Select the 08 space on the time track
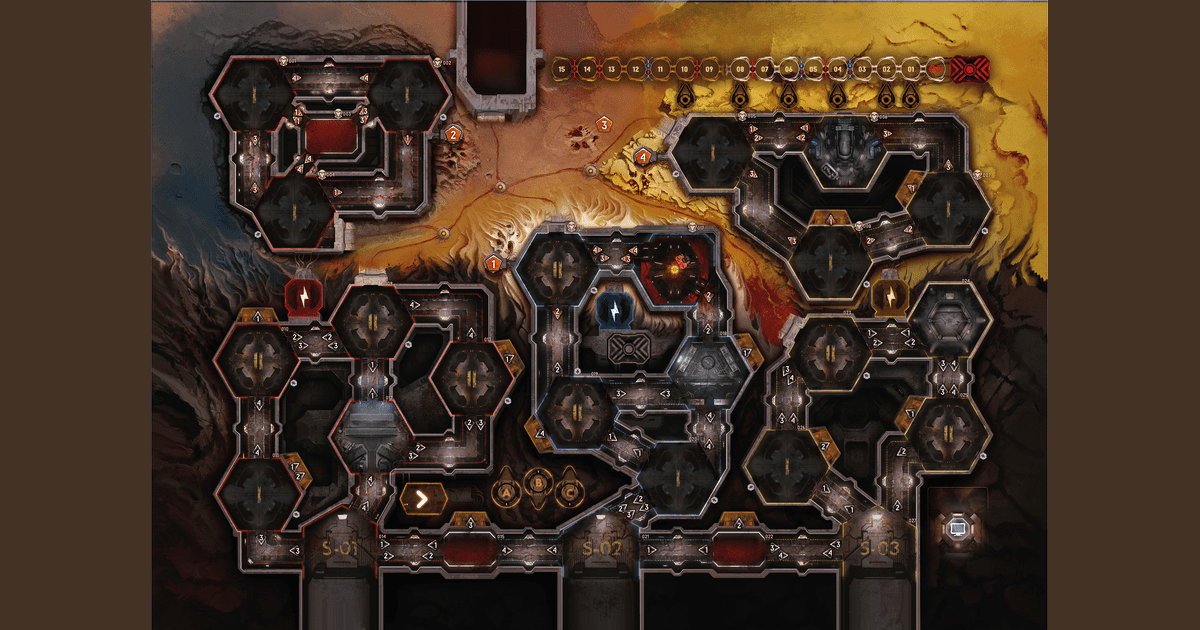The height and width of the screenshot is (630, 1200). 740,69
